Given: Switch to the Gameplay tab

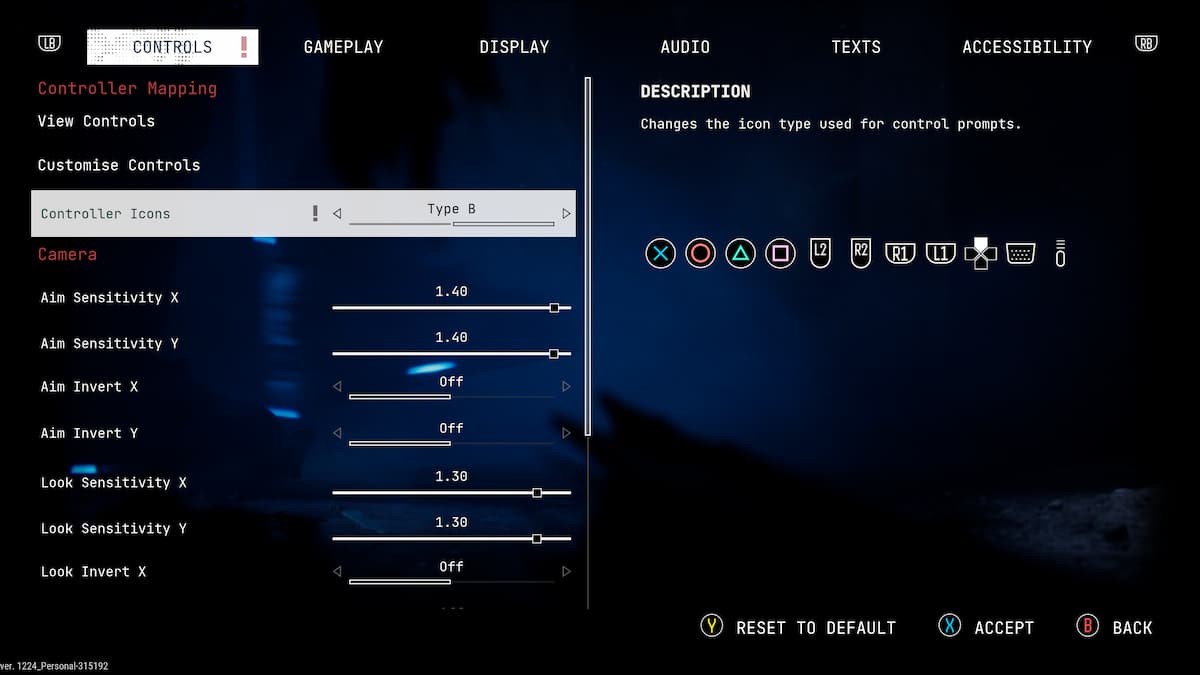Looking at the screenshot, I should pyautogui.click(x=343, y=47).
